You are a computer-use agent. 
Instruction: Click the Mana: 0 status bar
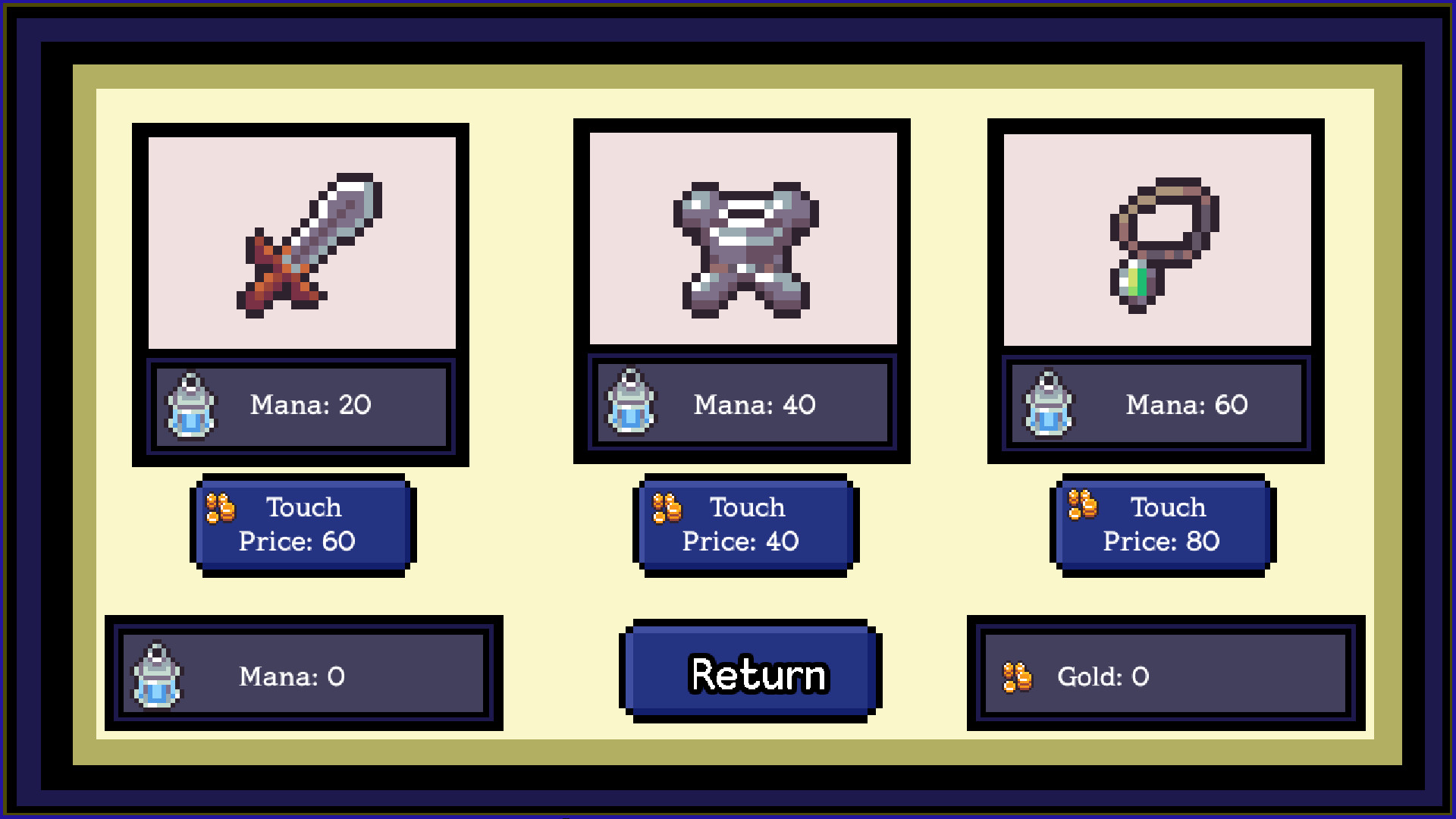click(x=303, y=676)
